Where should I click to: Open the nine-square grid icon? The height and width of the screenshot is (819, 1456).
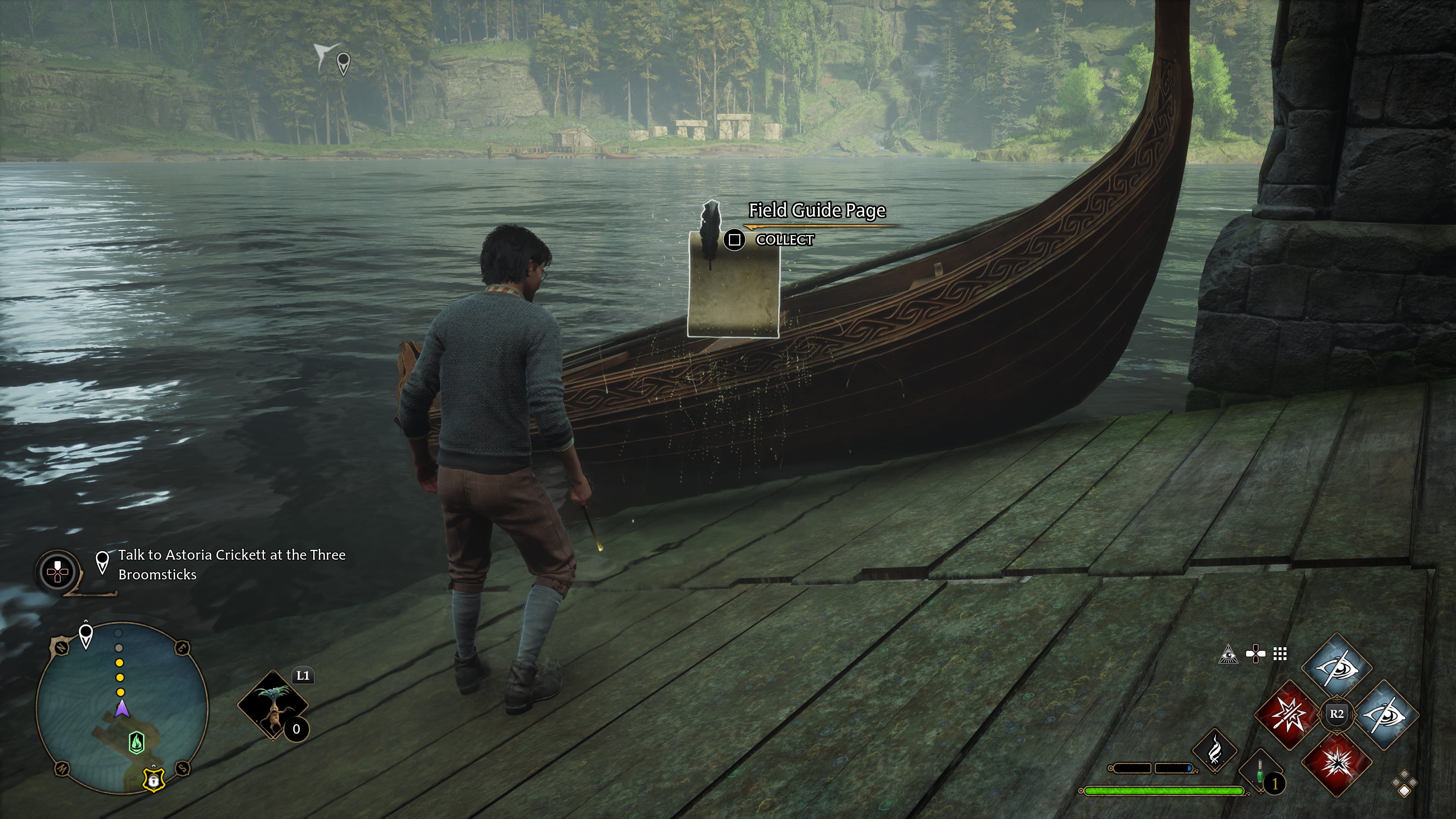[1280, 654]
